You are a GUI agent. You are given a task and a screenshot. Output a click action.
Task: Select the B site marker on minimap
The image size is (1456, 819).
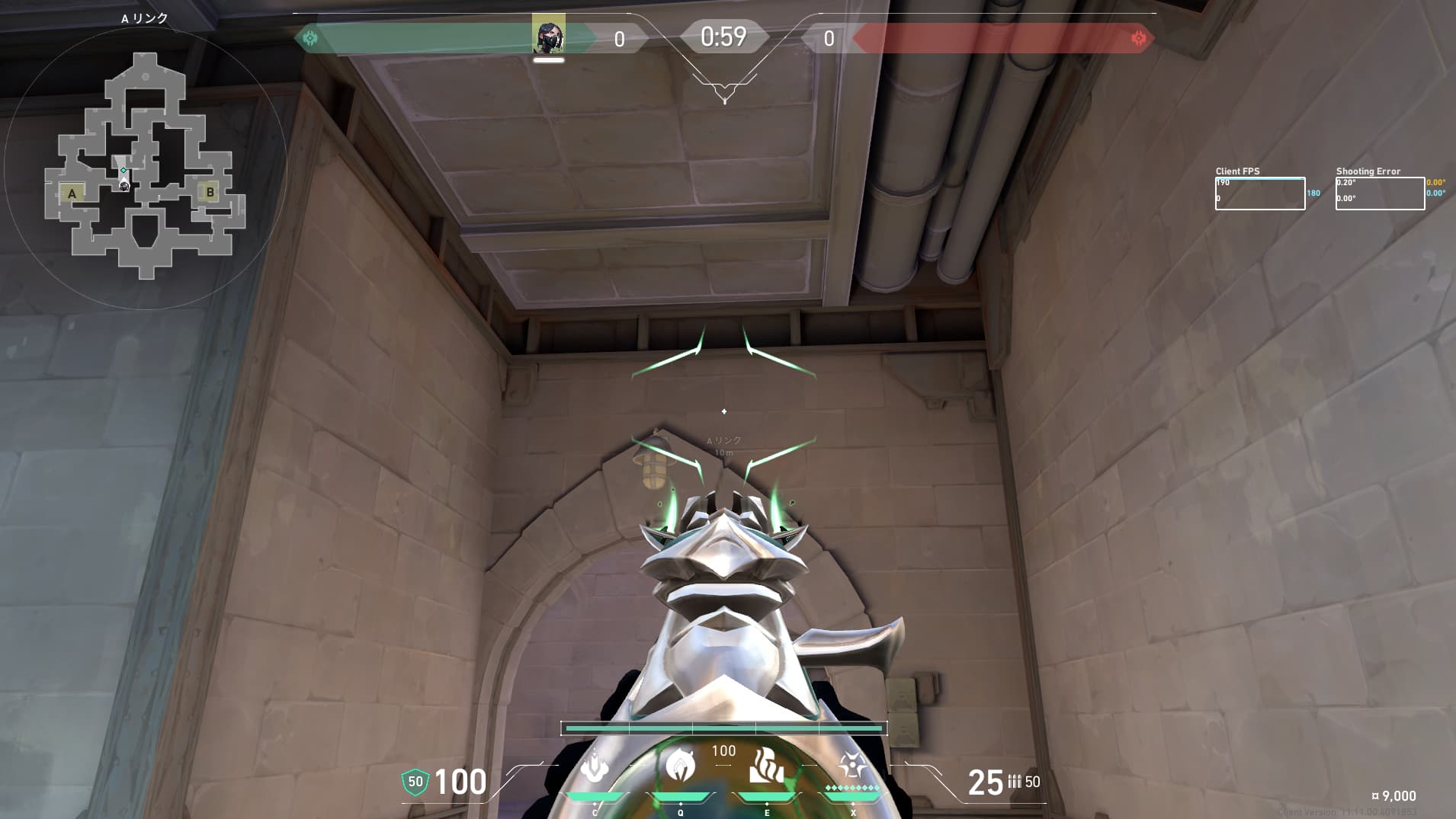[x=210, y=192]
